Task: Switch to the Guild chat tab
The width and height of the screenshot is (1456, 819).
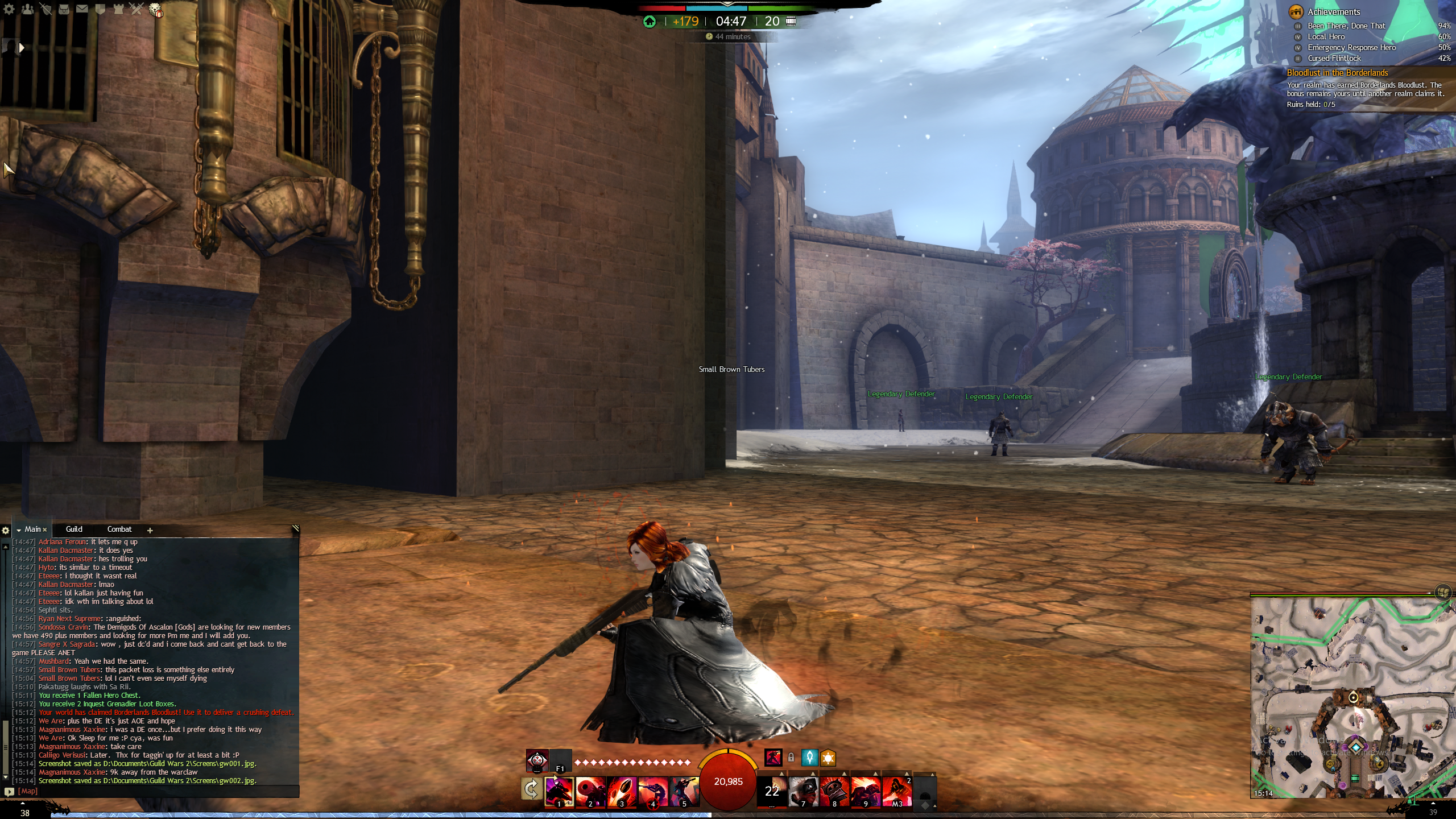Action: (x=74, y=530)
